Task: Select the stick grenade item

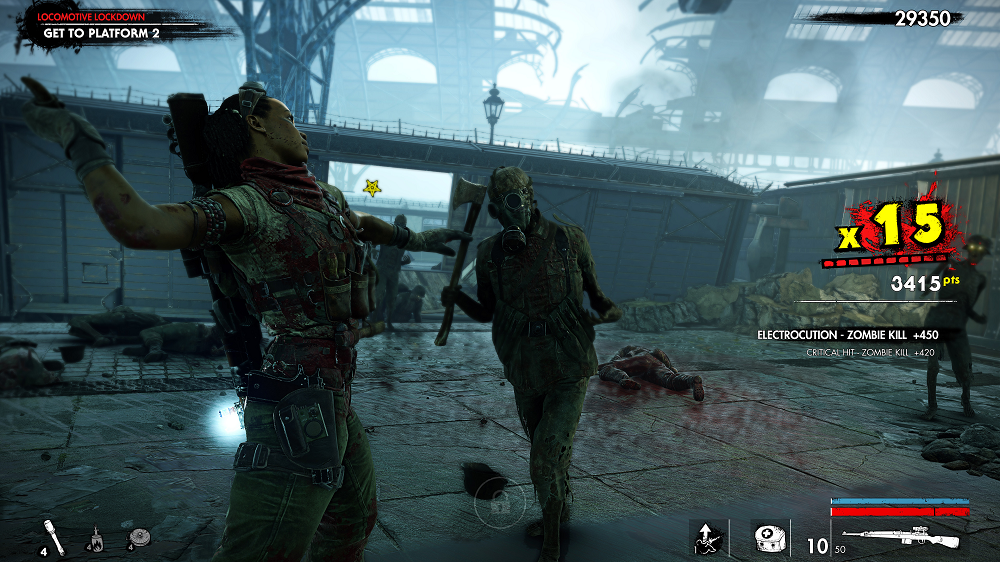Action: (x=55, y=536)
